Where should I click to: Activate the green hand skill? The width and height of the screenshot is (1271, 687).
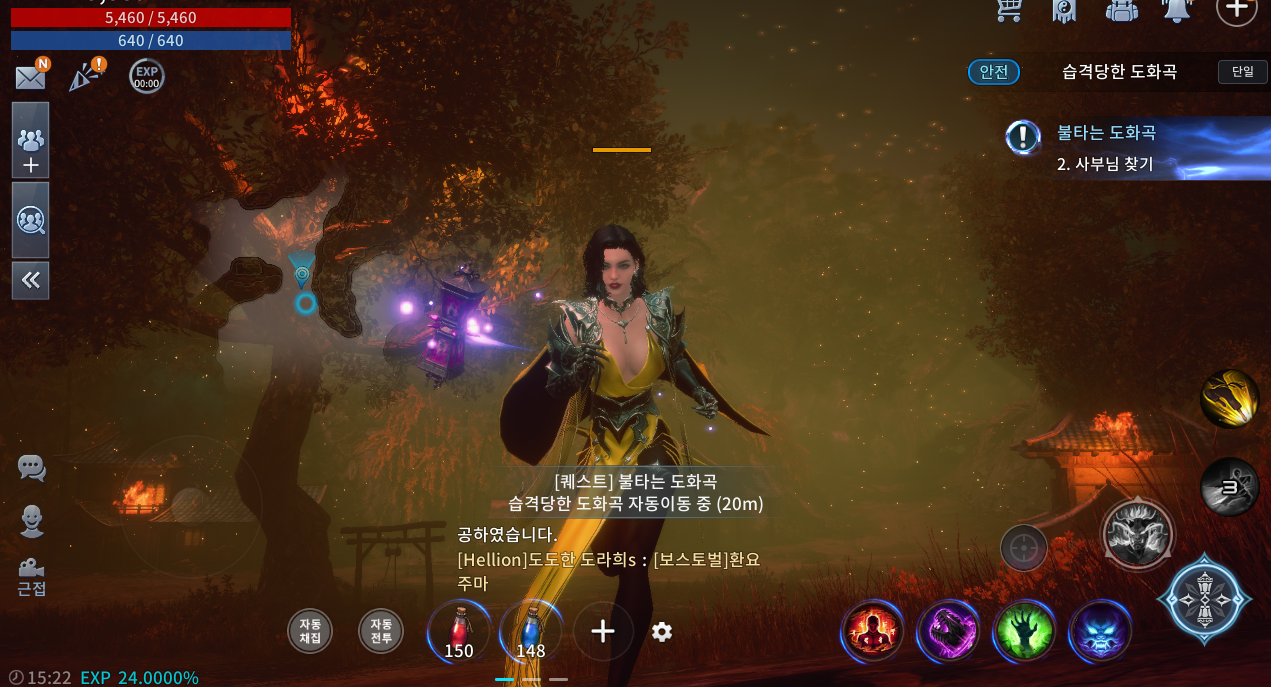point(1025,632)
